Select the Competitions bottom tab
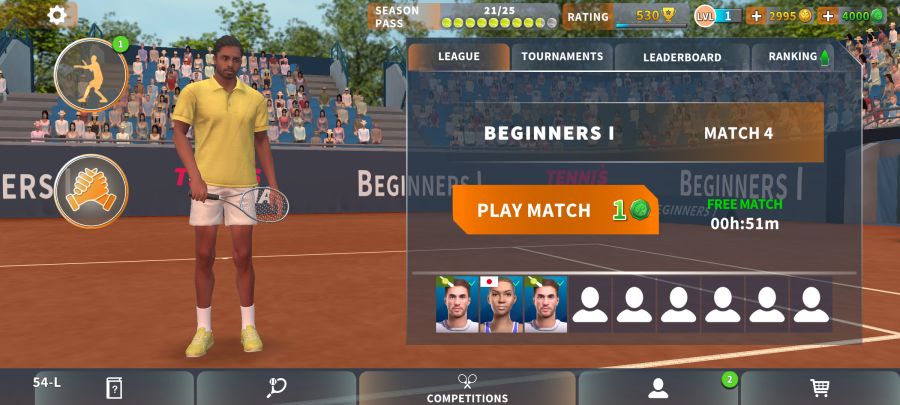The height and width of the screenshot is (405, 900). point(467,388)
